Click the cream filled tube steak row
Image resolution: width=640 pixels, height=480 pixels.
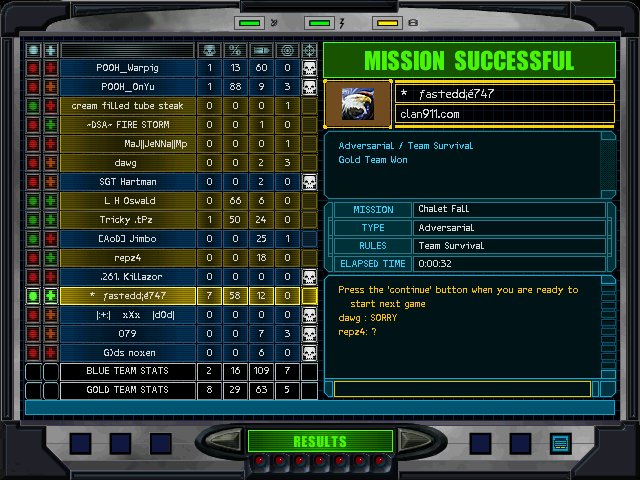pyautogui.click(x=127, y=105)
